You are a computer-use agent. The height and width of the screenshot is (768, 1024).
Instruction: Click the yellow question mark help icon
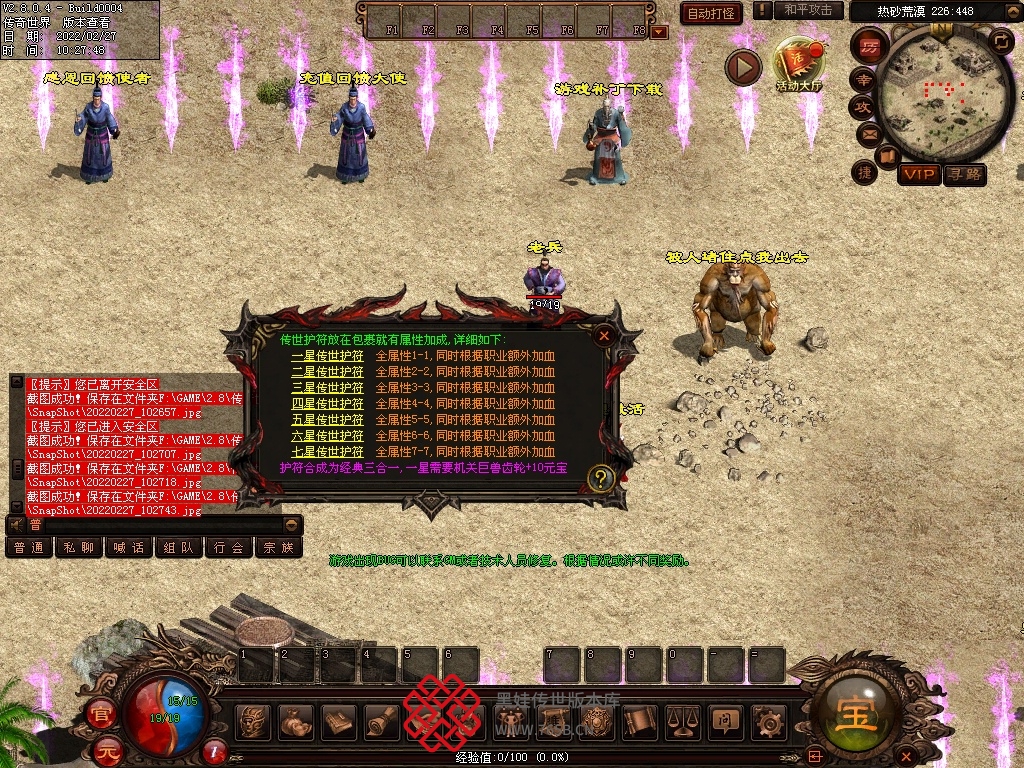[x=600, y=478]
